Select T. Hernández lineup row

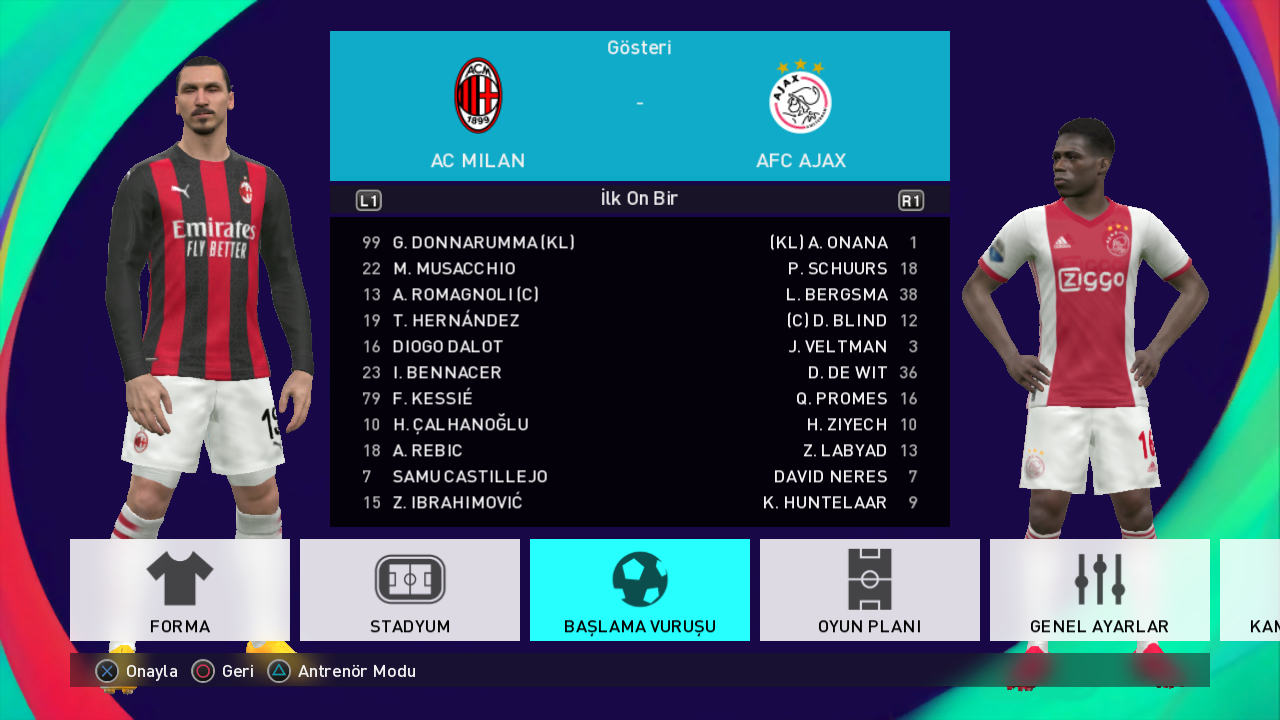(x=456, y=321)
